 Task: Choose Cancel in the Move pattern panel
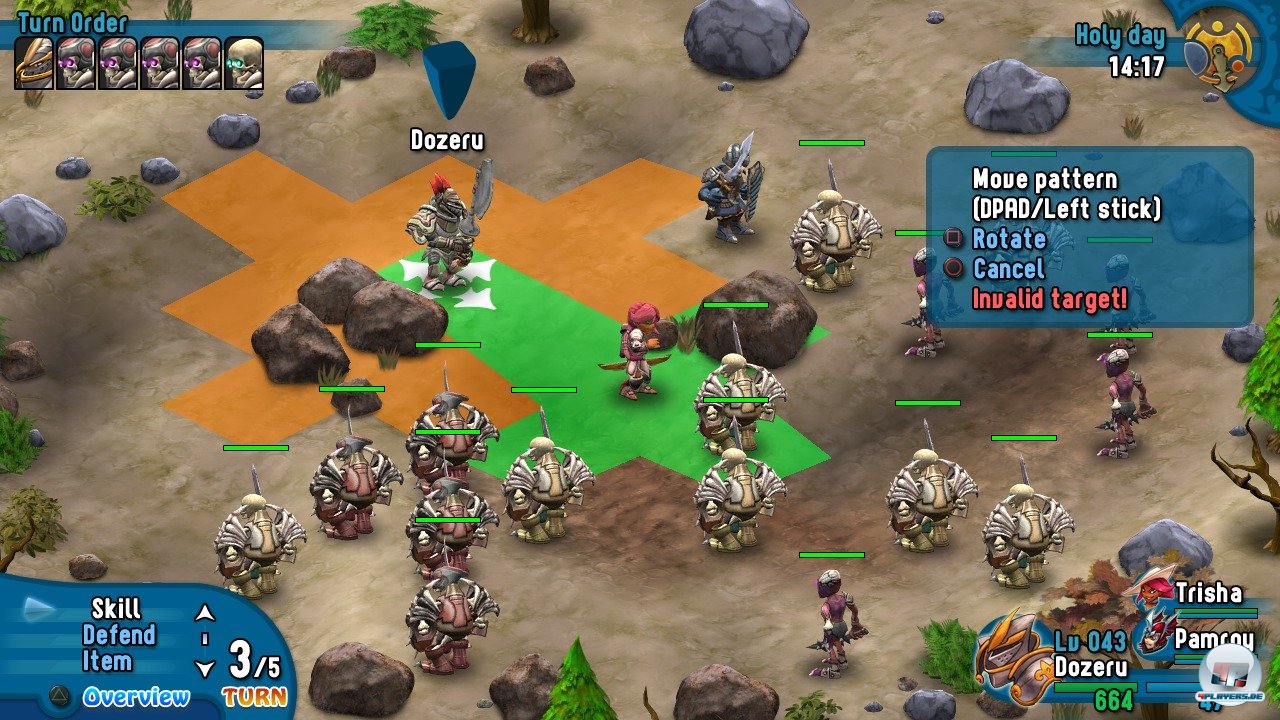1008,268
